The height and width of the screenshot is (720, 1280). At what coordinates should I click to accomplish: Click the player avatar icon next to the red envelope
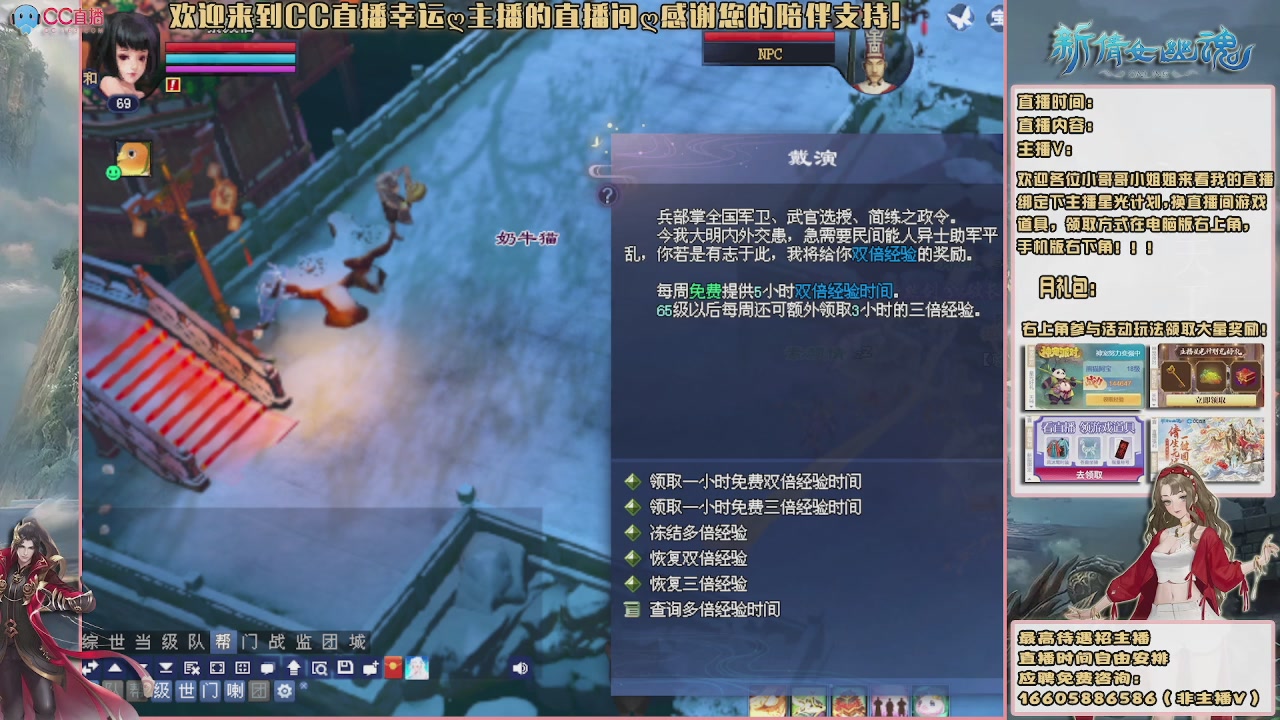416,667
